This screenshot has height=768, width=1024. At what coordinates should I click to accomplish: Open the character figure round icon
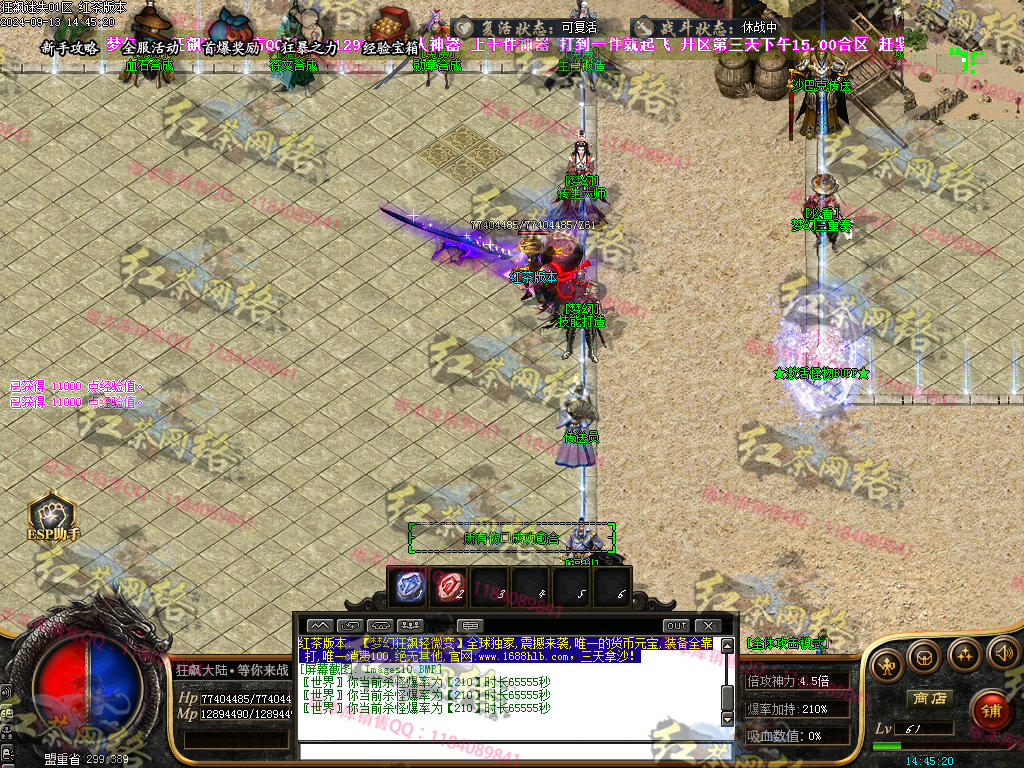click(886, 662)
